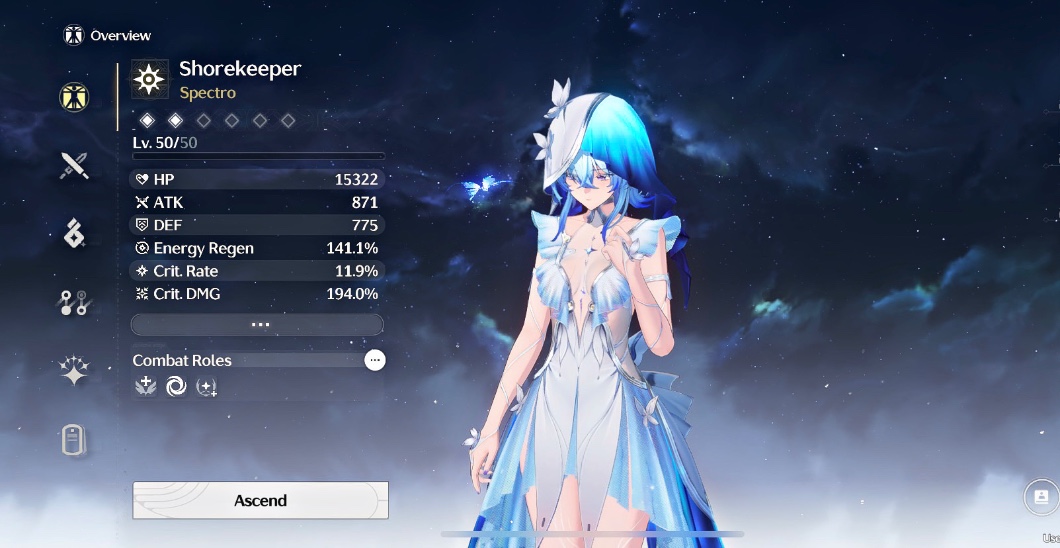Expand the full stats list with the ellipsis bar
1060x548 pixels.
tap(258, 325)
